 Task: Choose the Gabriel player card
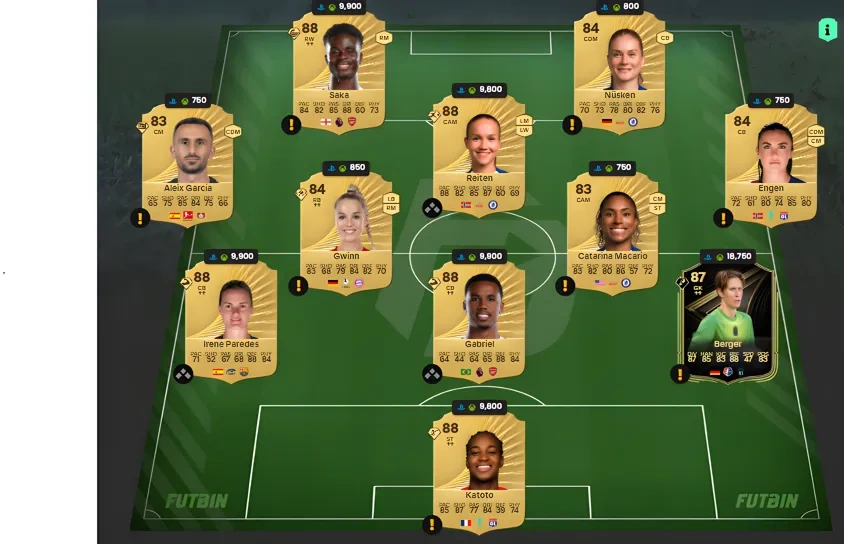coord(479,318)
